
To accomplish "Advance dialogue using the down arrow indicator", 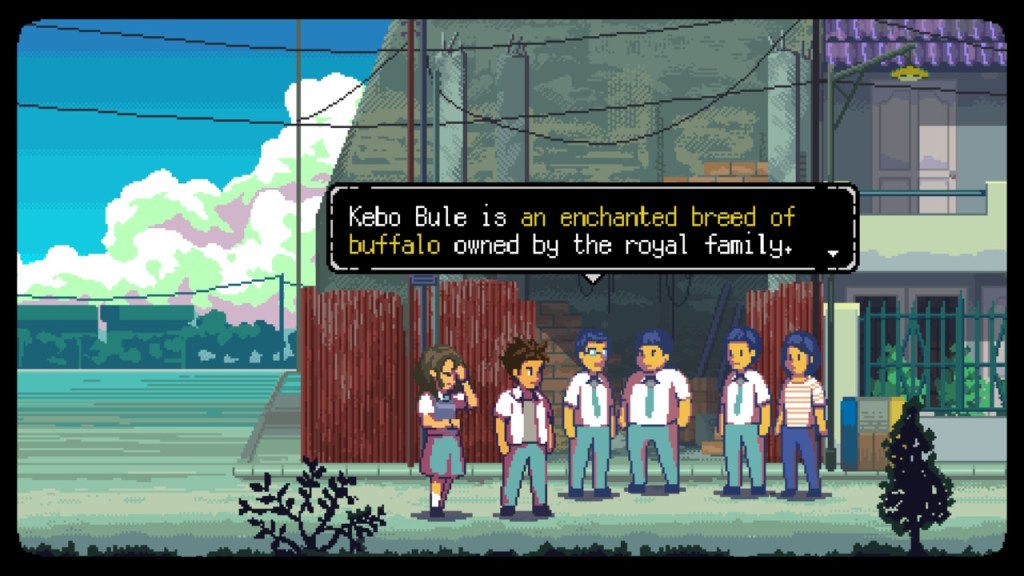I will pos(834,254).
